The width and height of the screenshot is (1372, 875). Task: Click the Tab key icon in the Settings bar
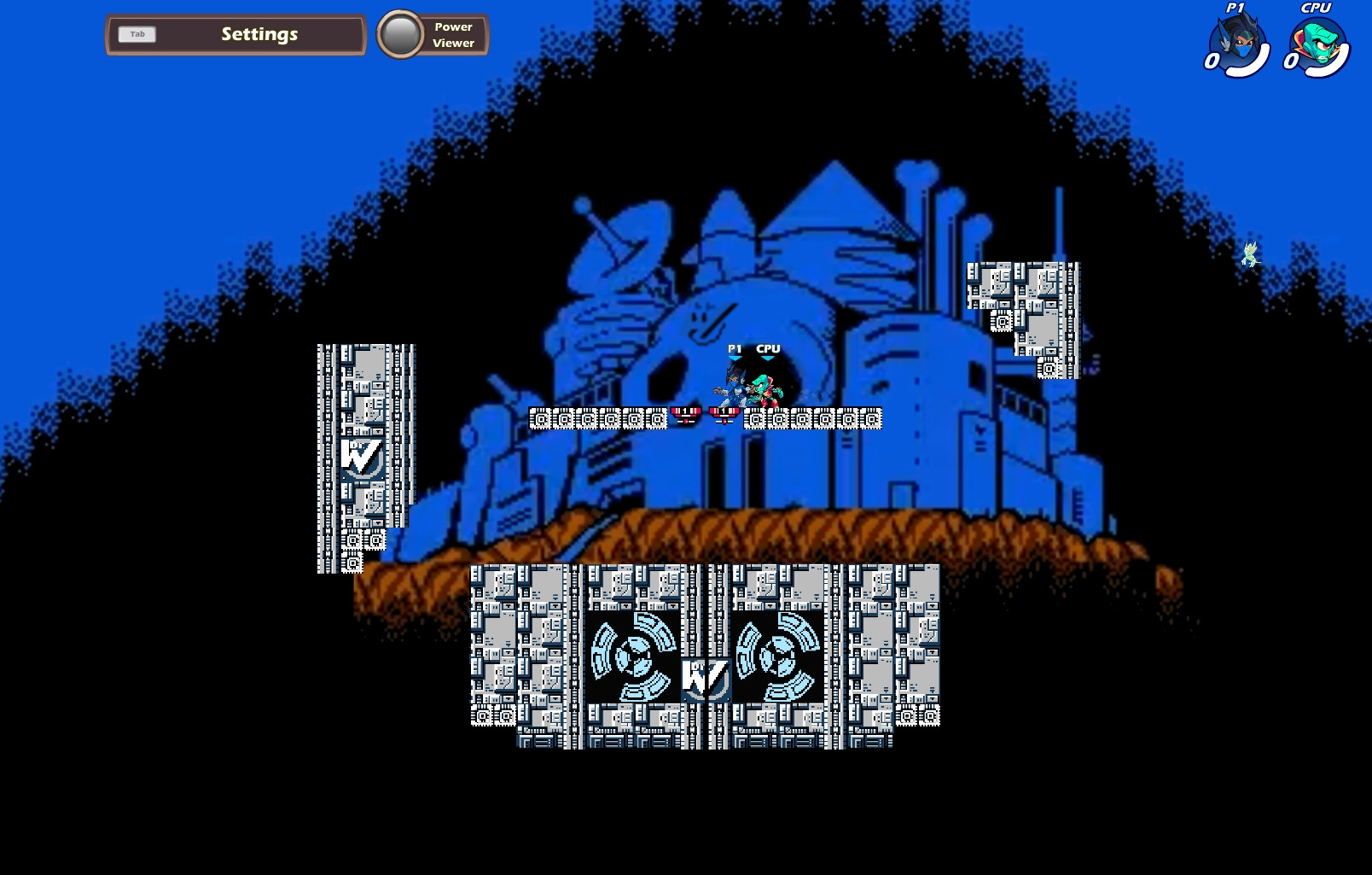point(137,34)
